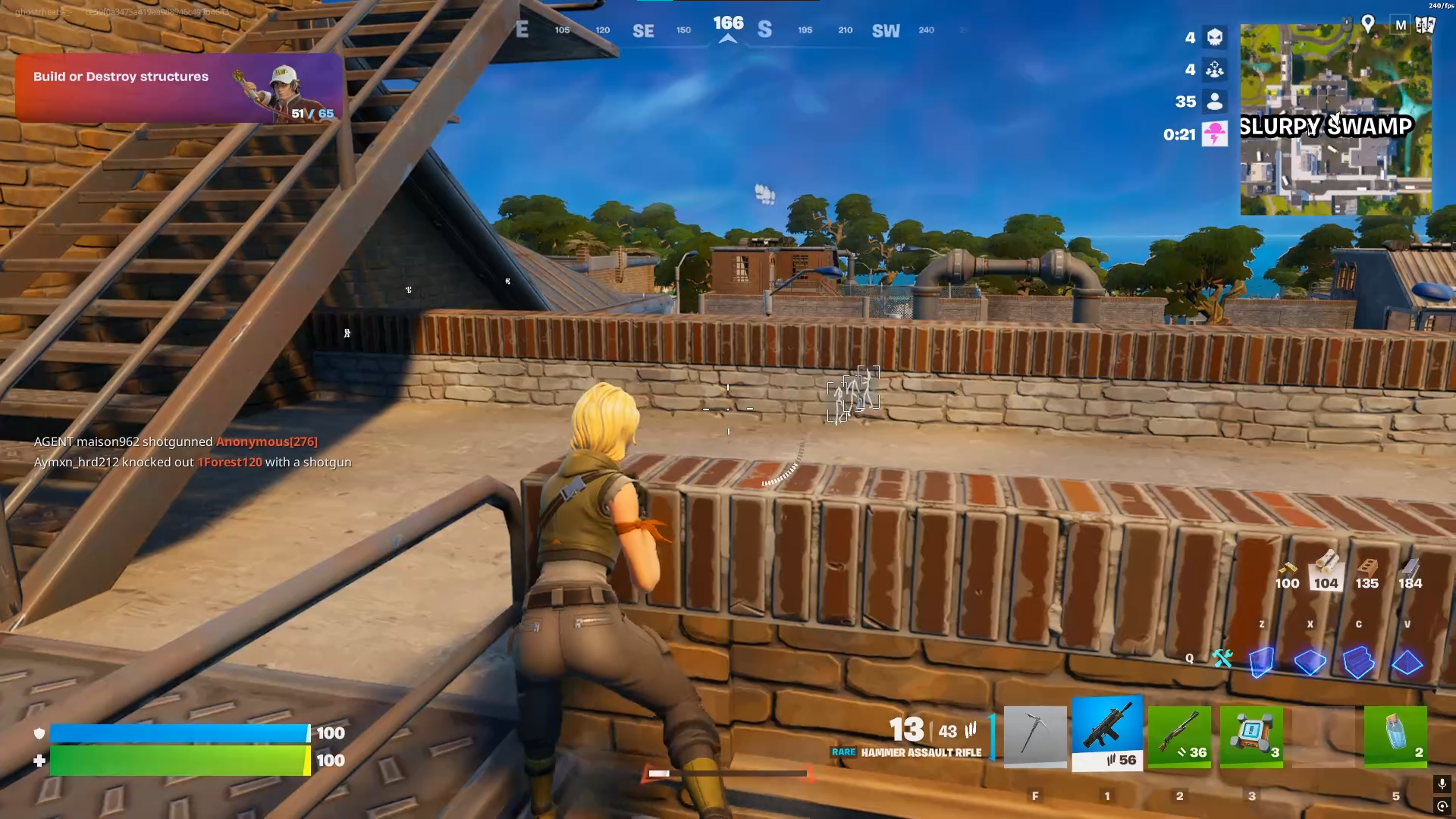The image size is (1456, 819).
Task: Open the map via the map book icon
Action: click(1424, 25)
